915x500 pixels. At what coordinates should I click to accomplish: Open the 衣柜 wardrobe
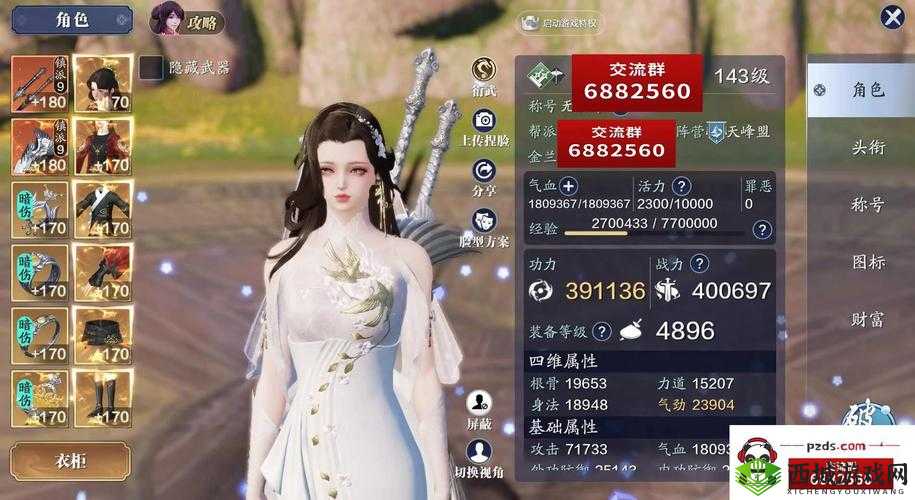point(70,461)
